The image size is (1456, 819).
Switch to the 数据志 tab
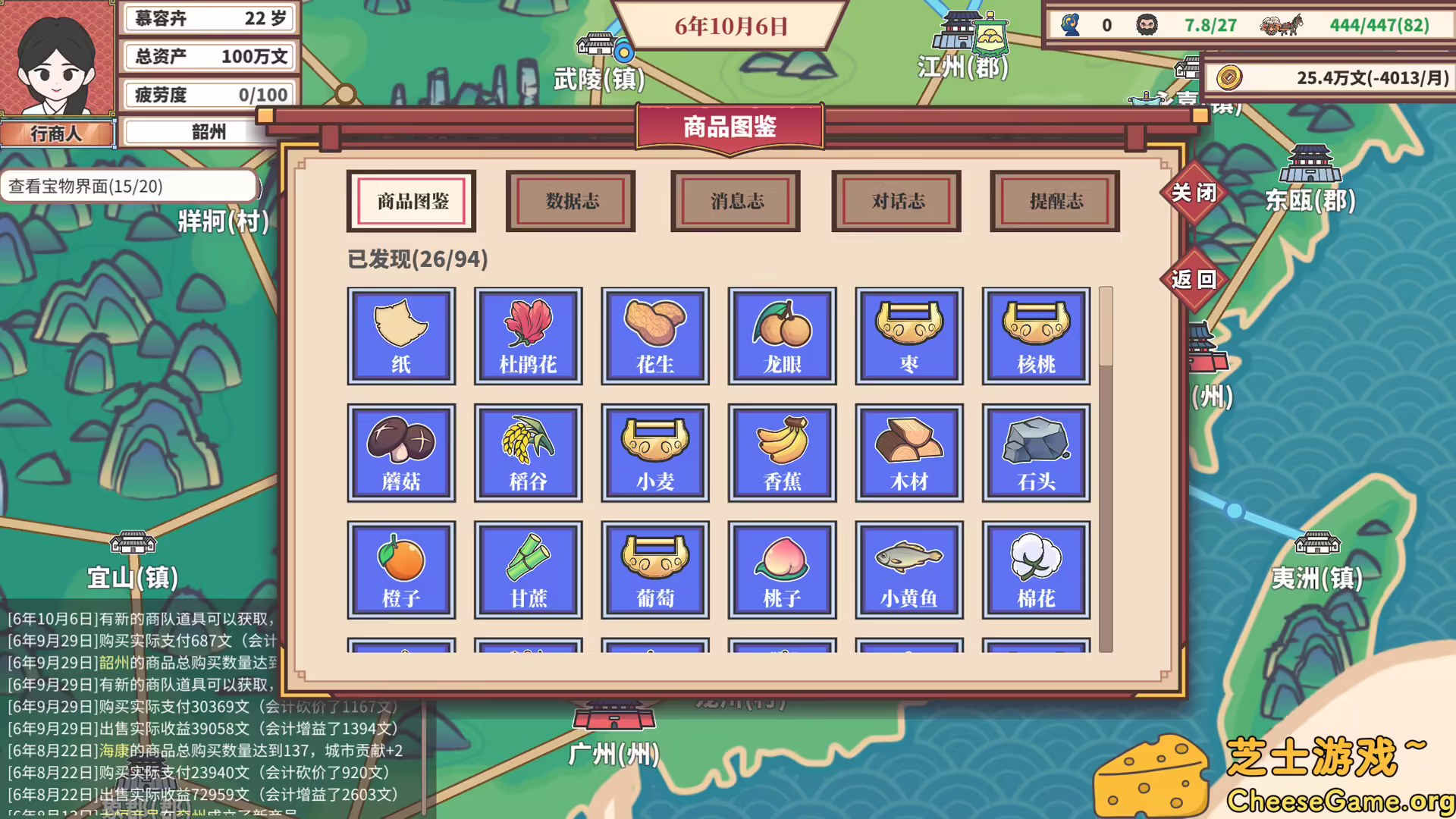click(570, 201)
